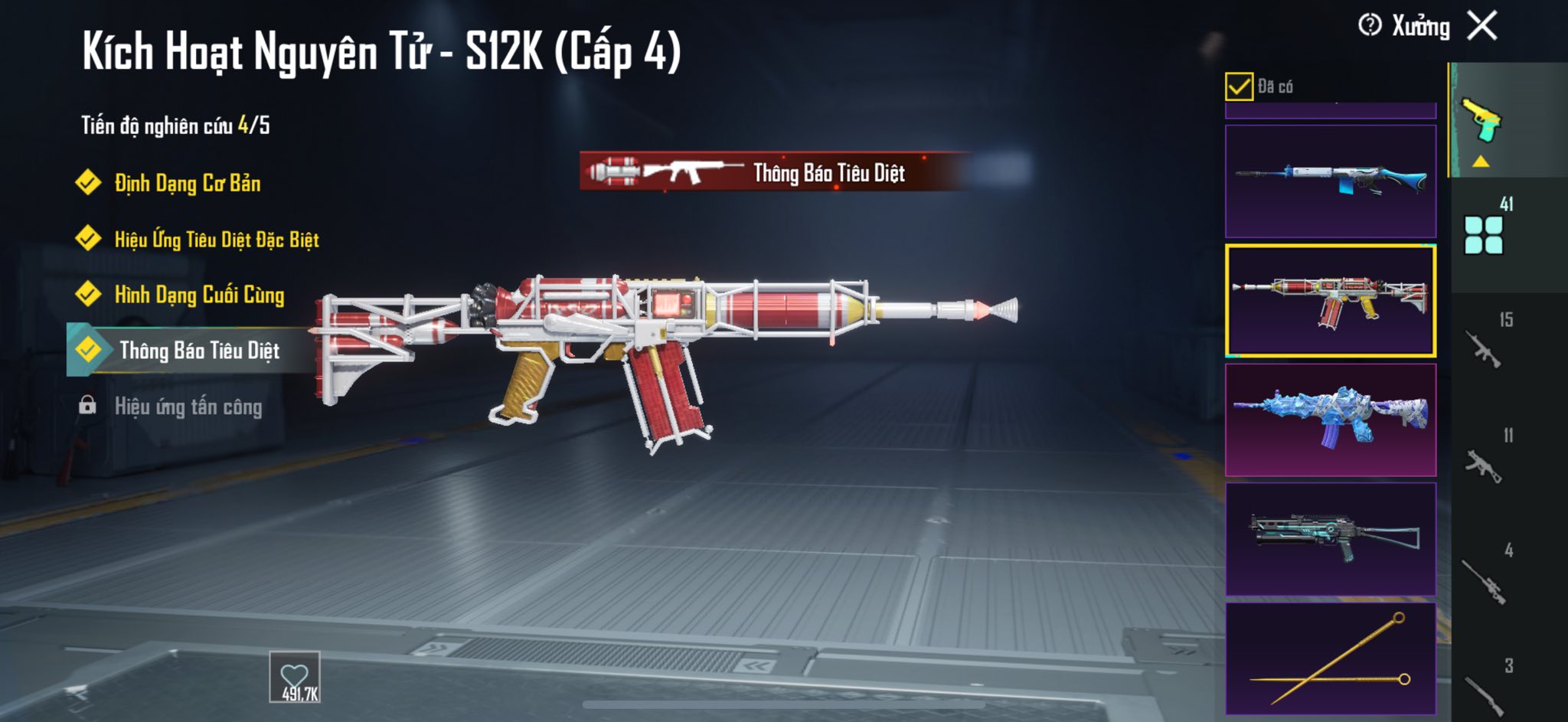Select the locked Hiệu ứng tấn công entry
The width and height of the screenshot is (1568, 722).
(188, 407)
